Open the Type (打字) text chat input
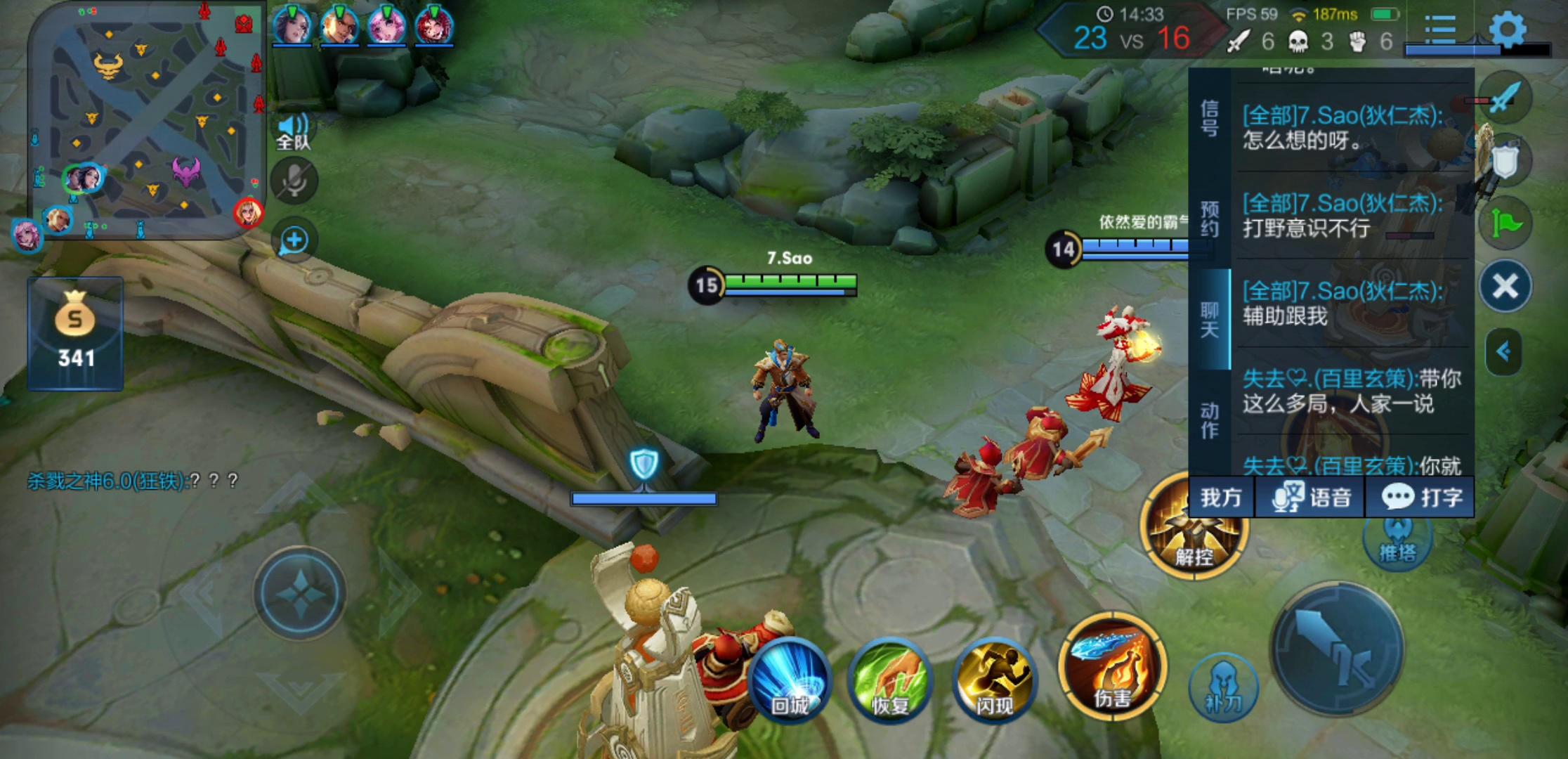Image resolution: width=1568 pixels, height=759 pixels. point(1422,498)
